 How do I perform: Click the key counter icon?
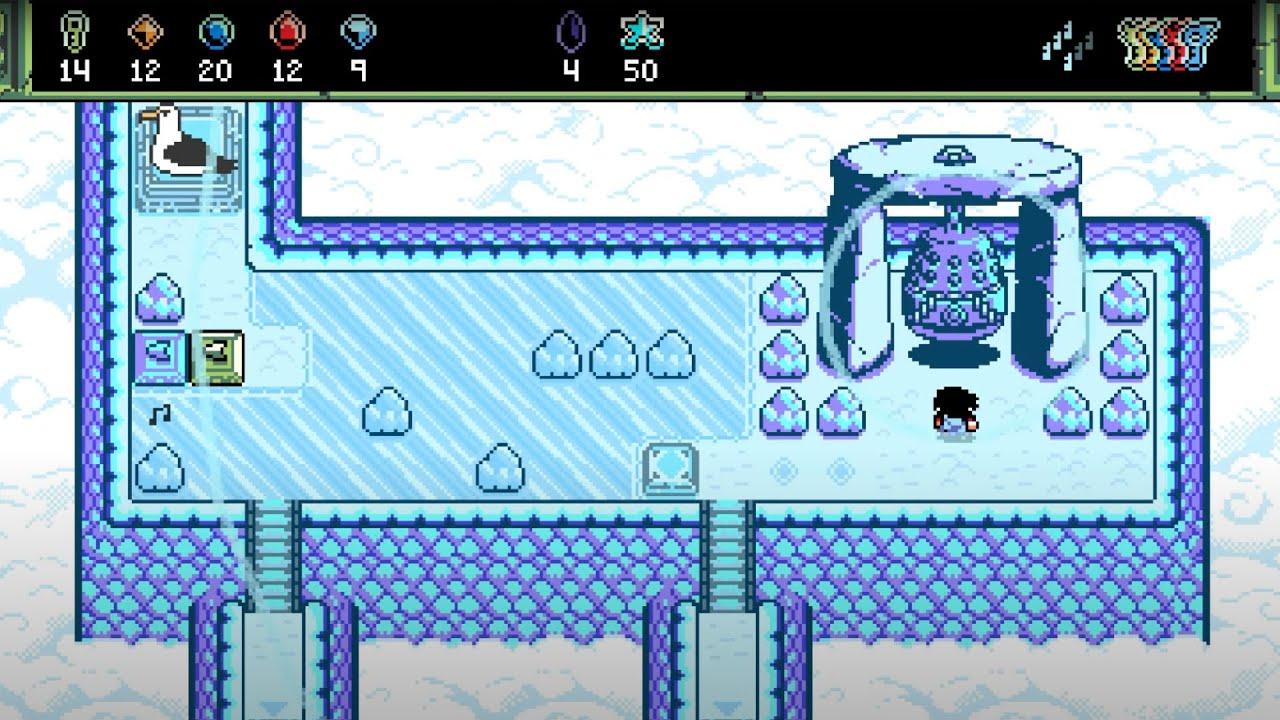coord(73,31)
